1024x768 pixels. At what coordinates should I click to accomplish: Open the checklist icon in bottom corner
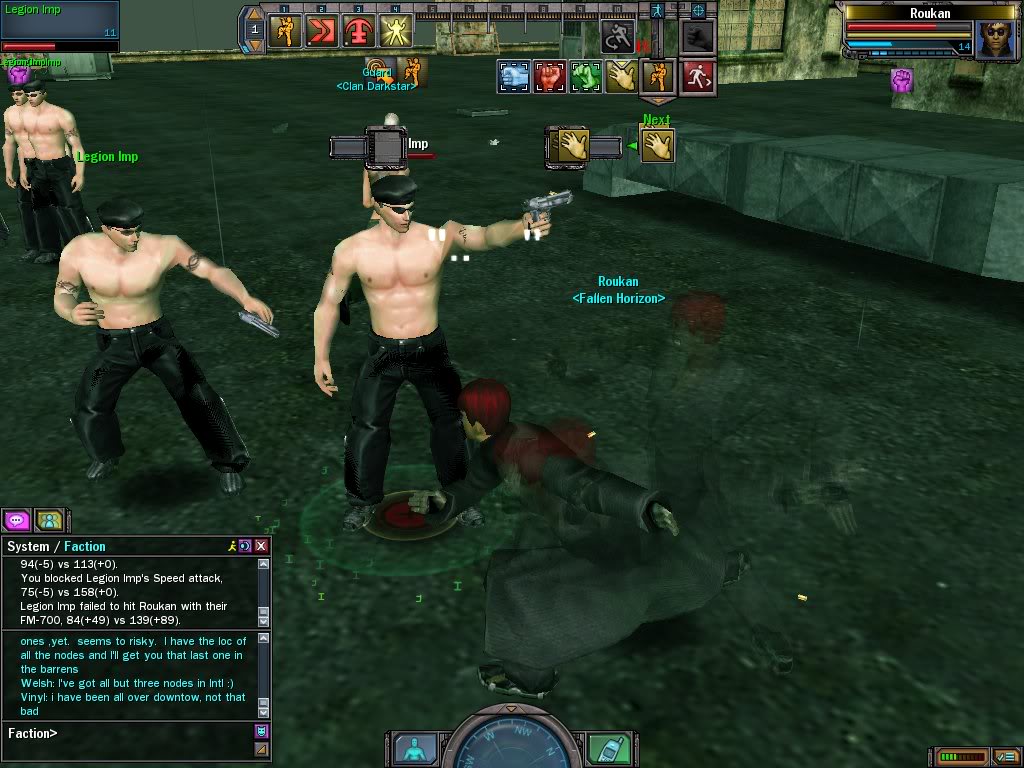pos(1005,757)
